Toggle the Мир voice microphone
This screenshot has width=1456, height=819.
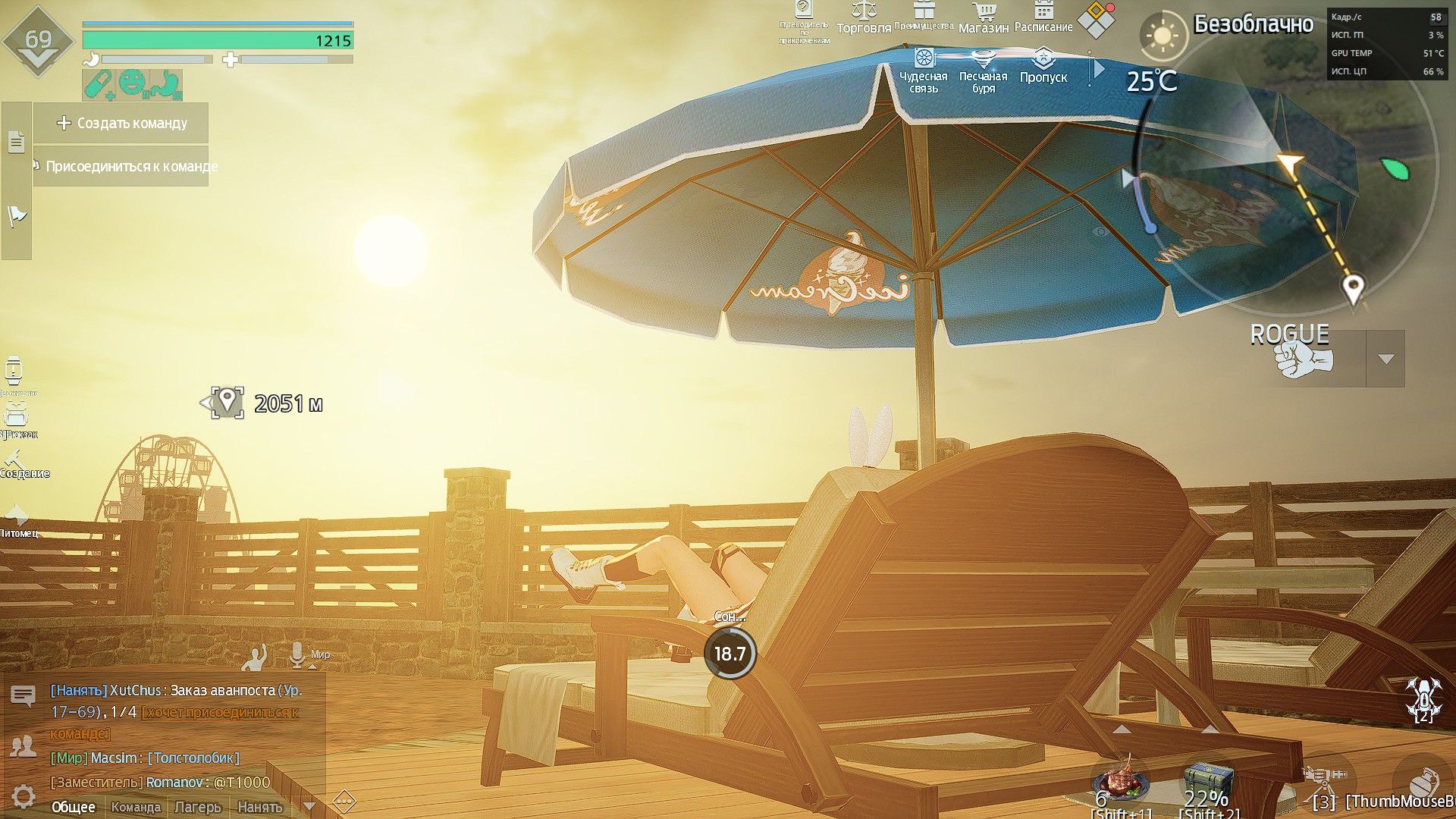point(297,655)
